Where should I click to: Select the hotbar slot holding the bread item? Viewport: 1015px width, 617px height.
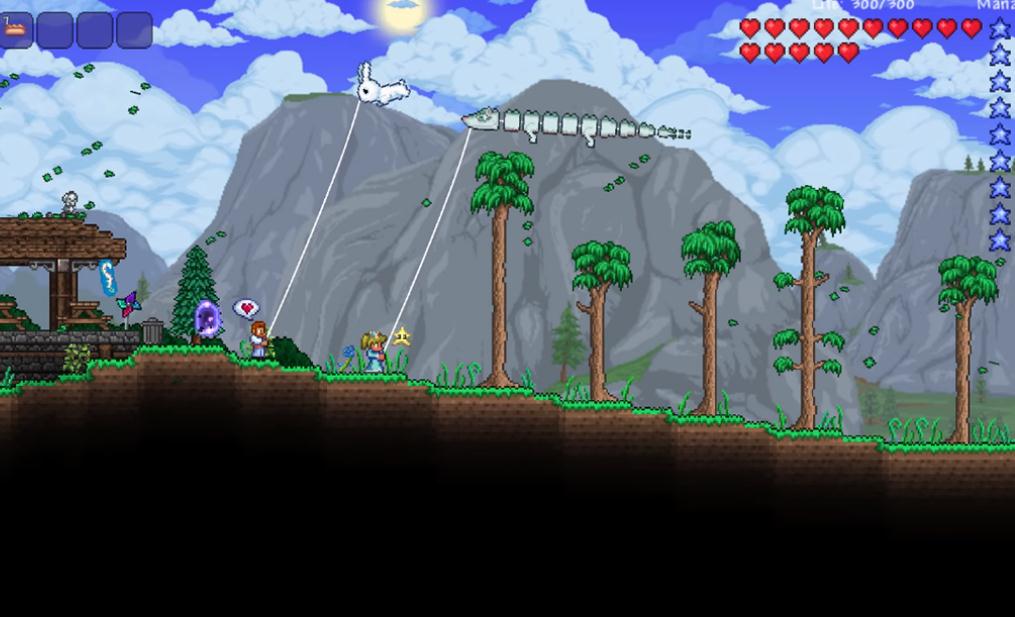[x=15, y=30]
